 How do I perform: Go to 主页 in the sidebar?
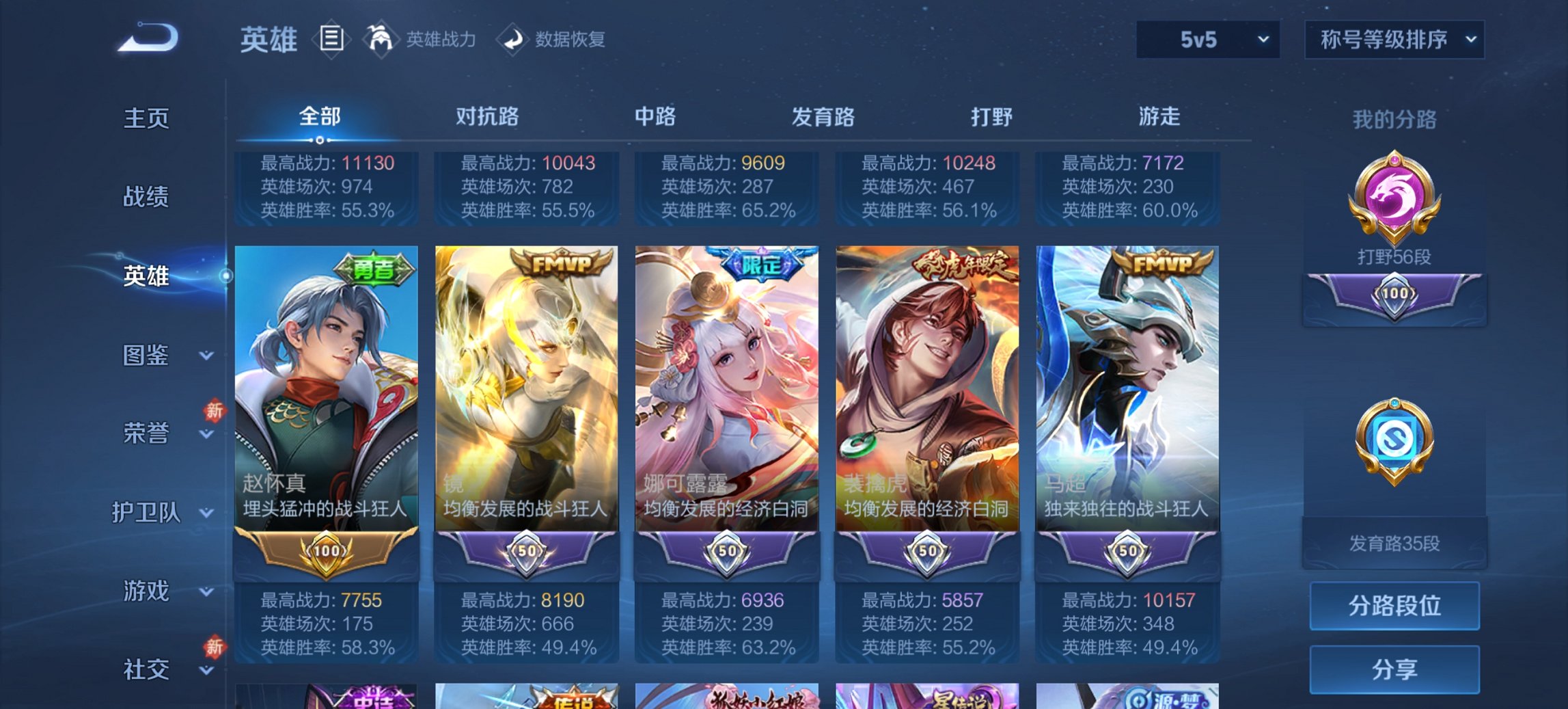[147, 118]
